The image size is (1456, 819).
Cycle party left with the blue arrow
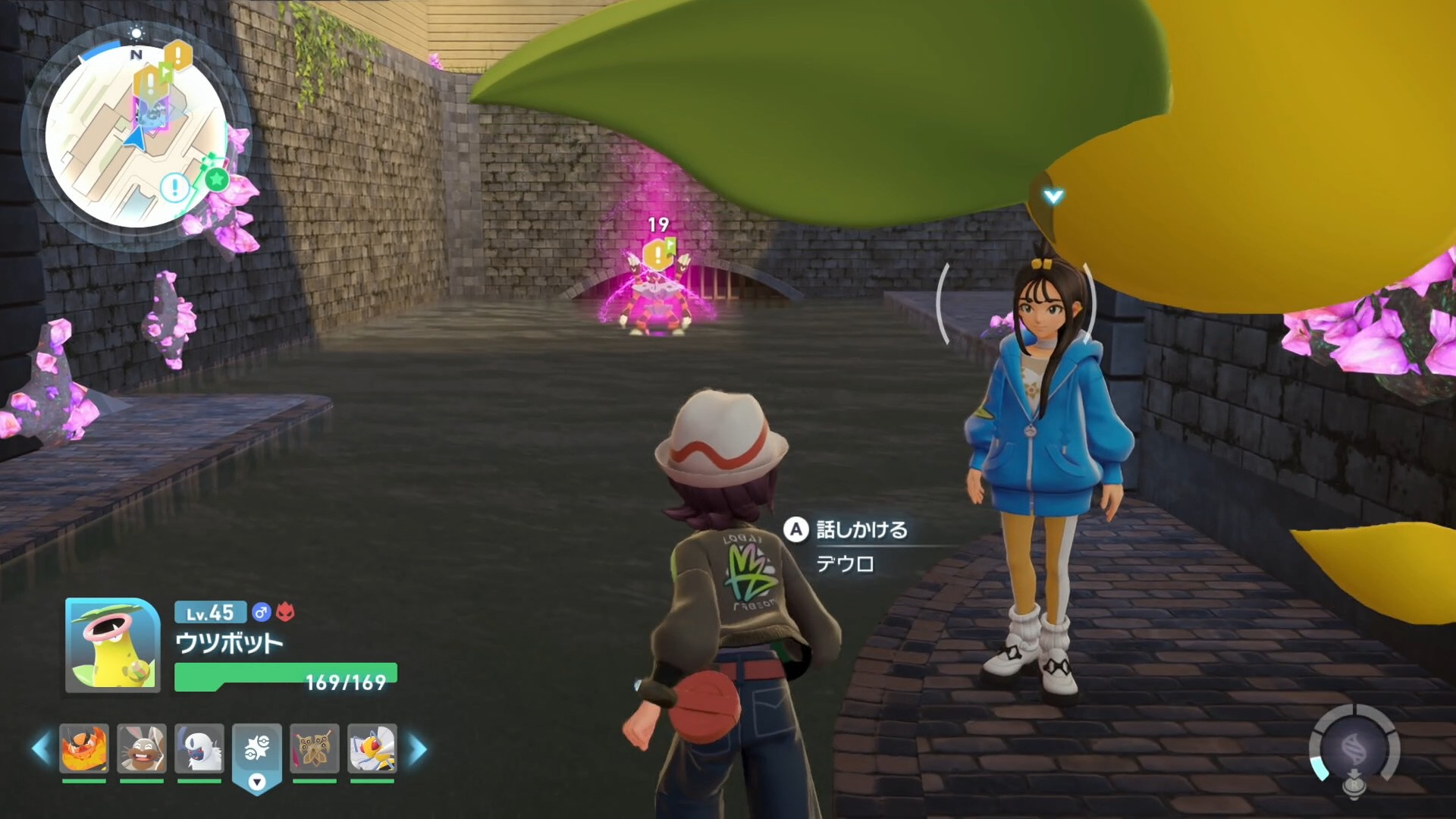39,749
